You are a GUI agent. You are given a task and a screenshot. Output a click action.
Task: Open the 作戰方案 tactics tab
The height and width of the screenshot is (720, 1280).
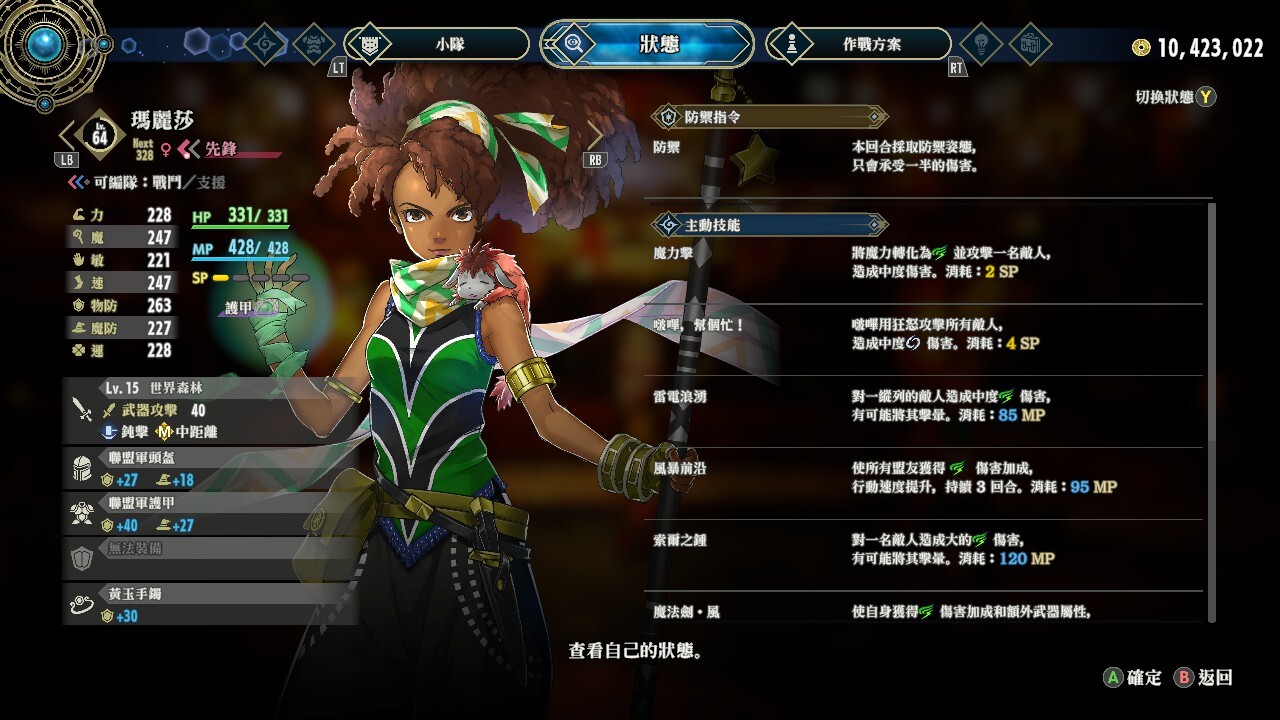click(x=858, y=44)
